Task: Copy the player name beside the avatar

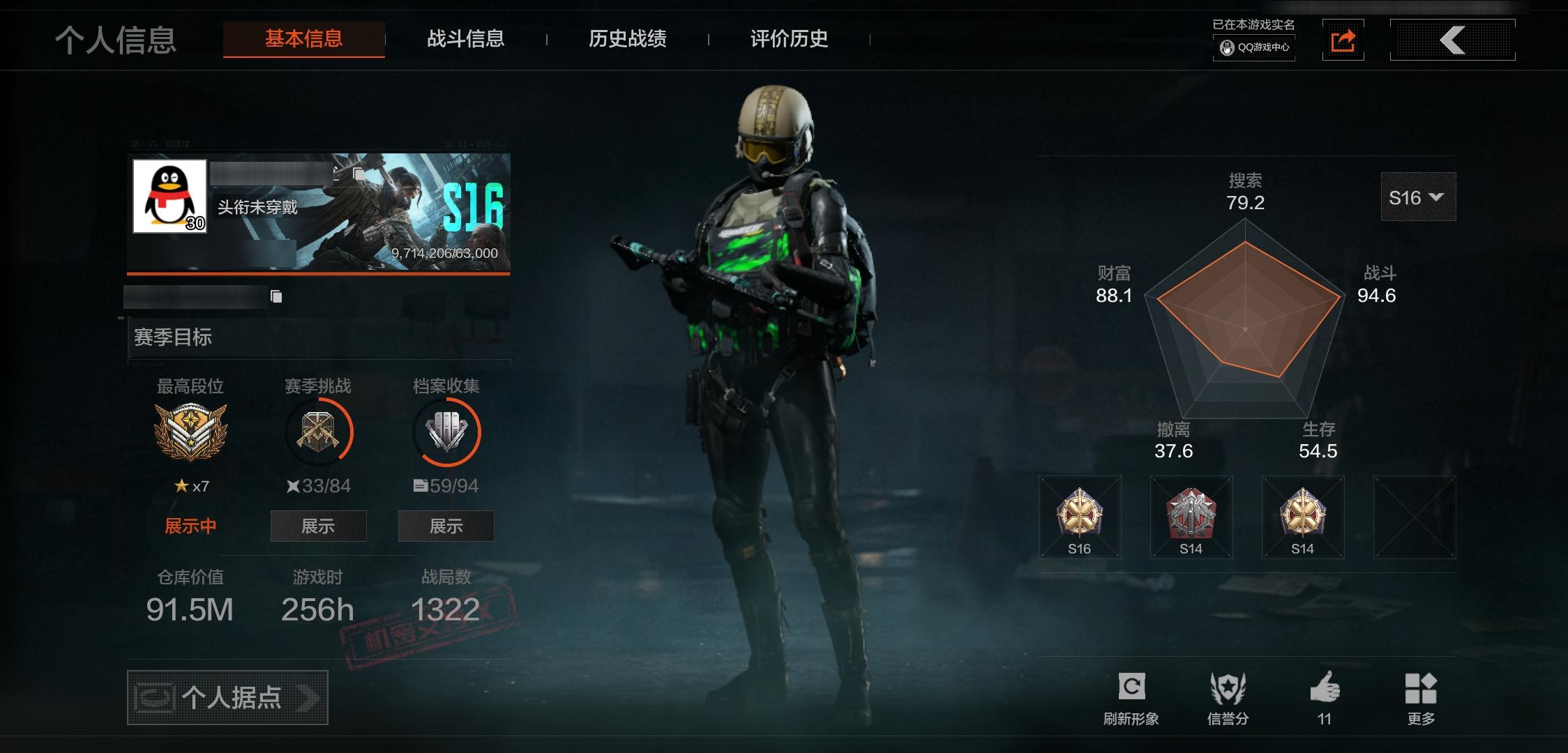Action: tap(358, 174)
